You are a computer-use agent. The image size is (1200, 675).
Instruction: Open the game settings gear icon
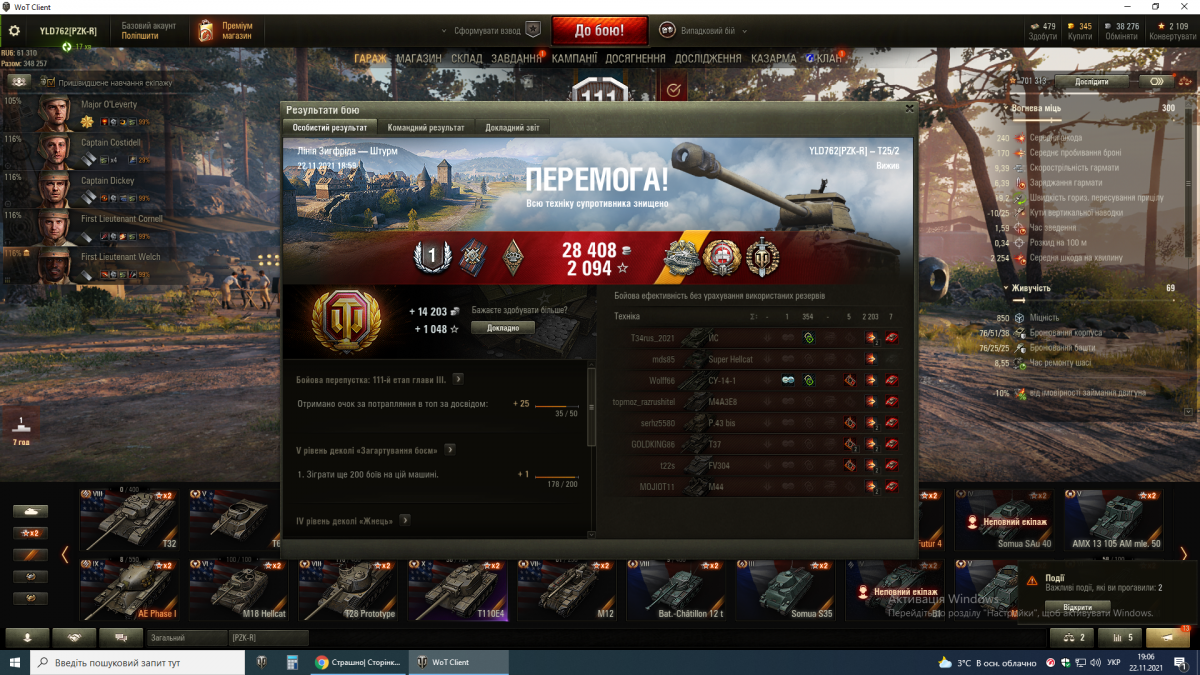tap(14, 31)
